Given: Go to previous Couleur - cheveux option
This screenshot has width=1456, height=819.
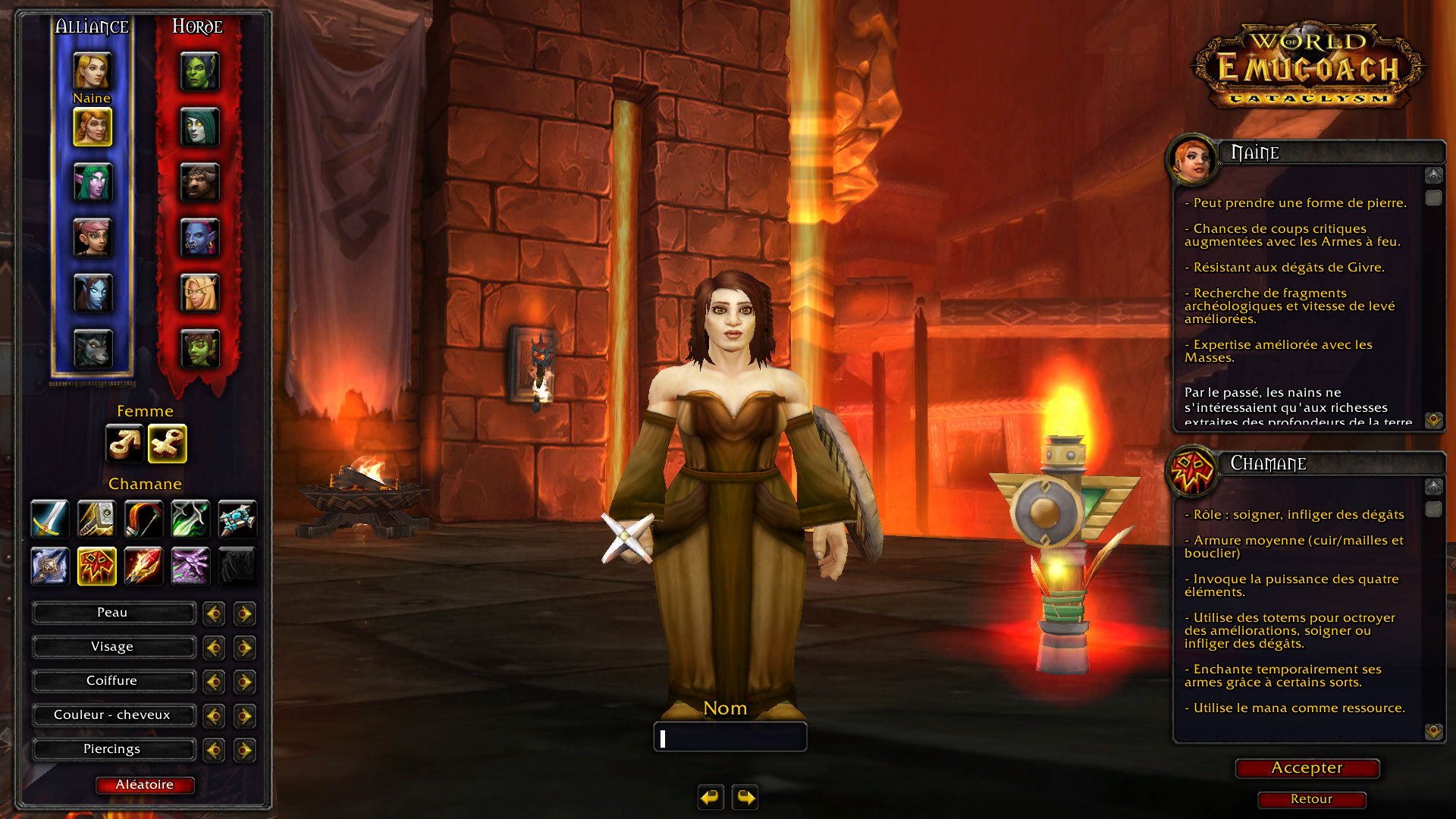Looking at the screenshot, I should click(x=214, y=716).
